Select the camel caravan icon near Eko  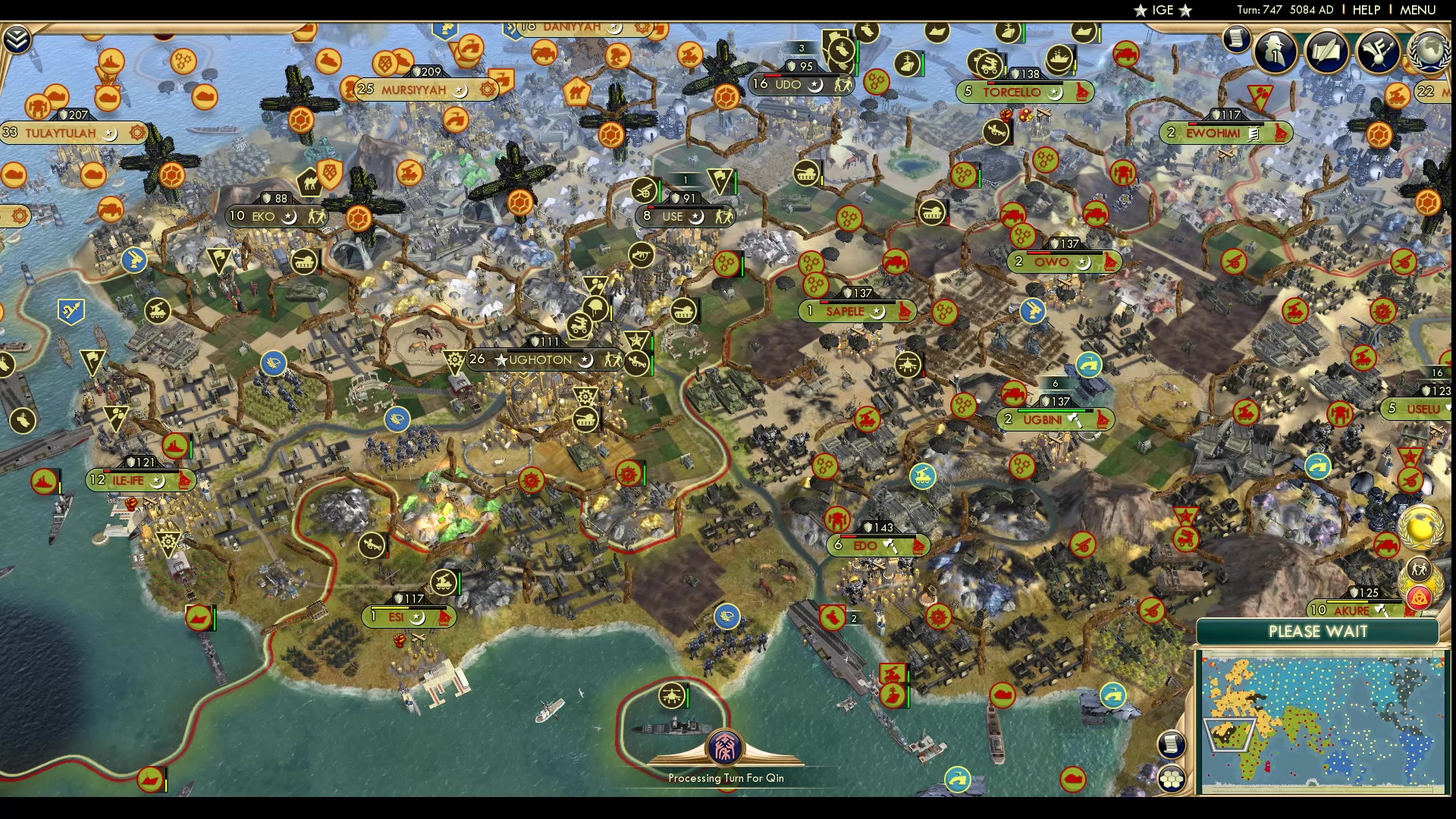[310, 183]
